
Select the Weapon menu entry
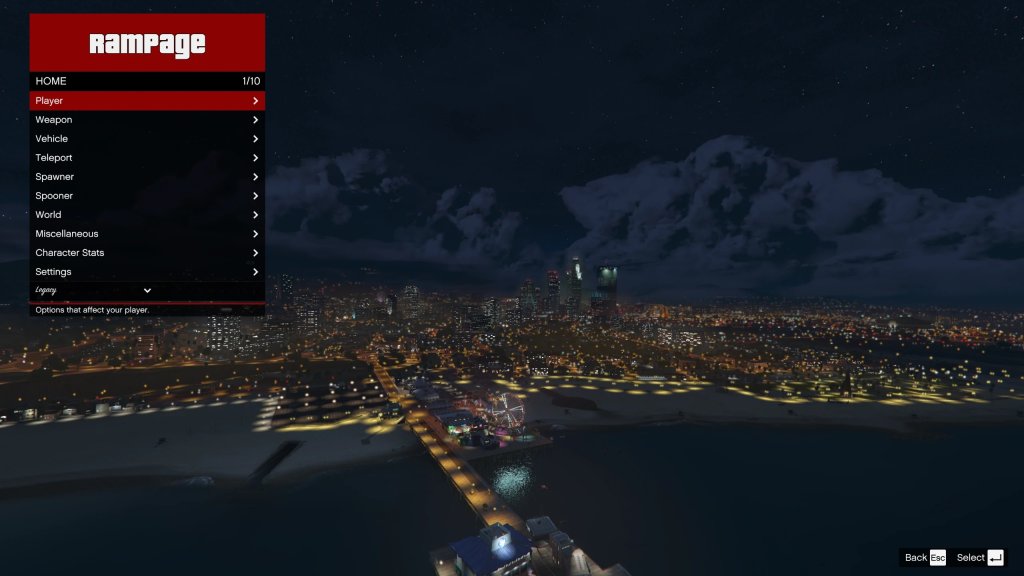147,120
